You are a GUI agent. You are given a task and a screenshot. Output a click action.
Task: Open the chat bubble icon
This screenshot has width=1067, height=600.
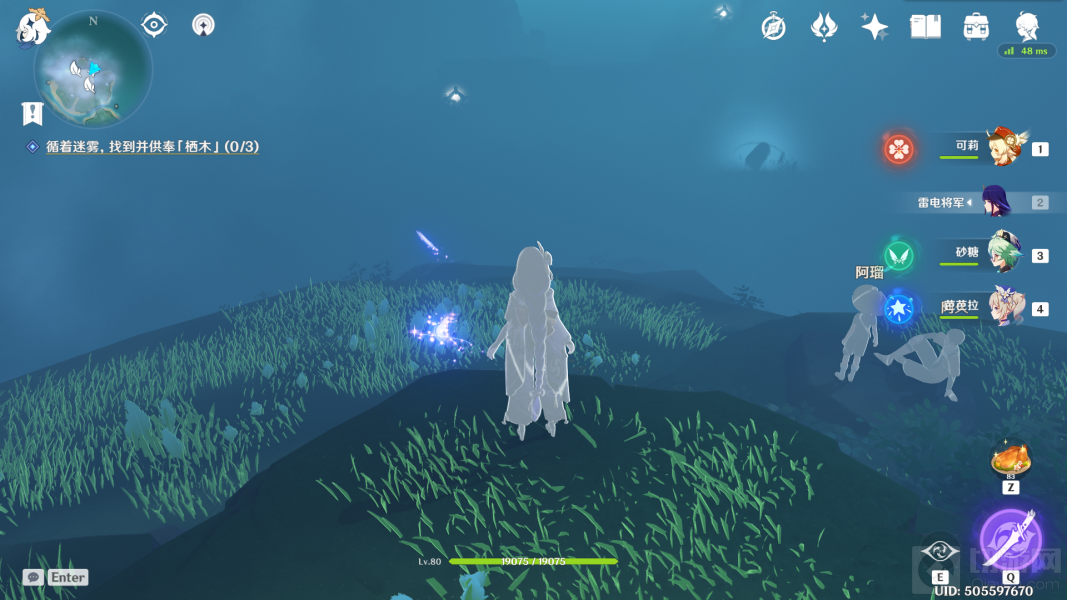[x=33, y=577]
